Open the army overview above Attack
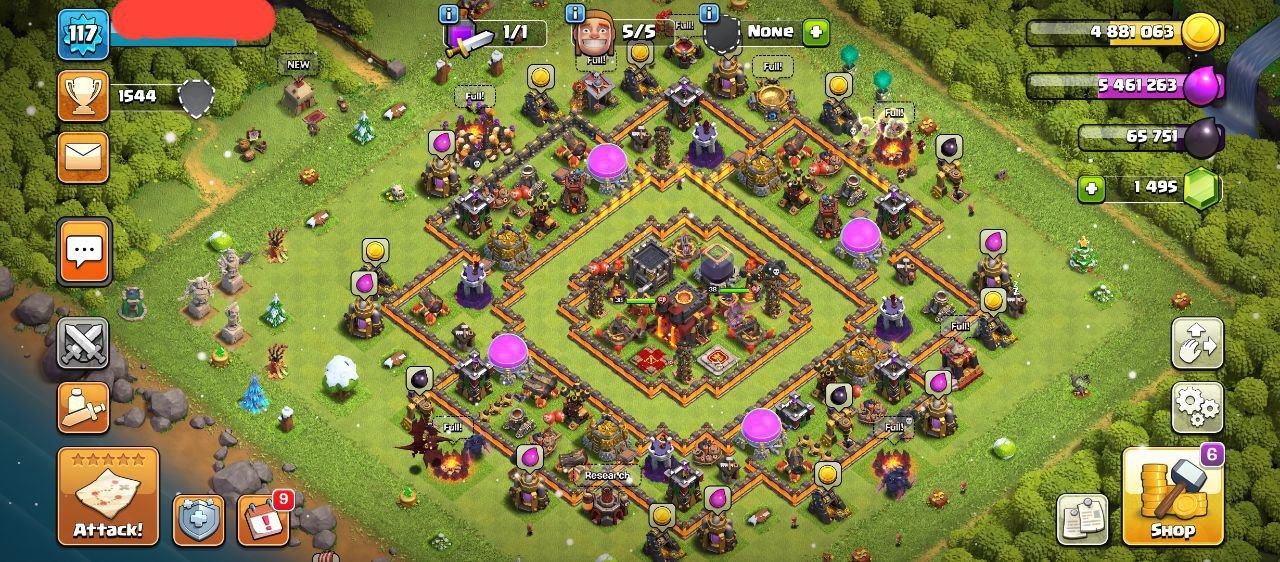This screenshot has height=562, width=1280. coord(83,407)
